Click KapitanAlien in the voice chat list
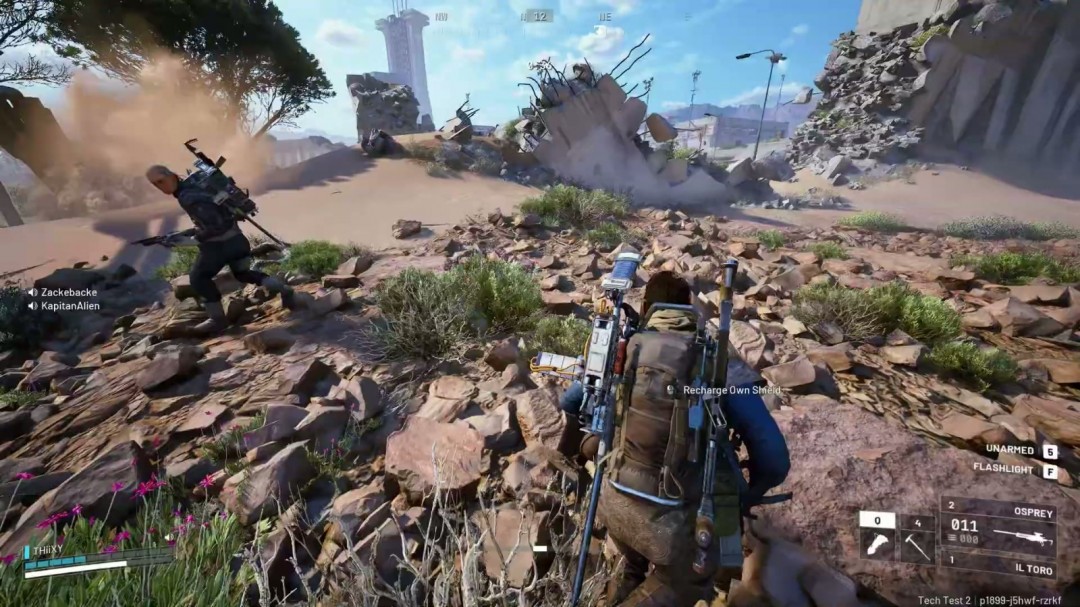The height and width of the screenshot is (607, 1080). [x=70, y=306]
